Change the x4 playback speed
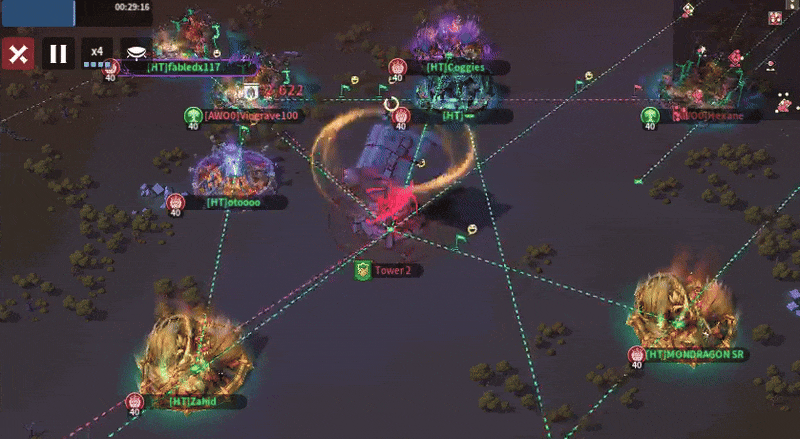800x439 pixels. click(x=97, y=52)
